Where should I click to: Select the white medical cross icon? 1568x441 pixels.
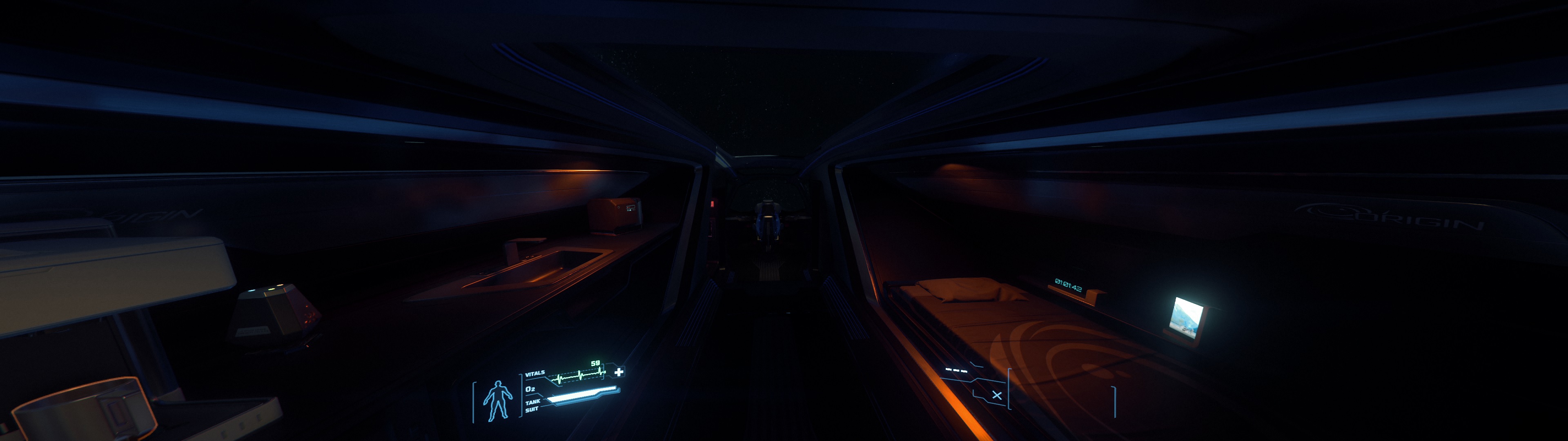click(619, 372)
